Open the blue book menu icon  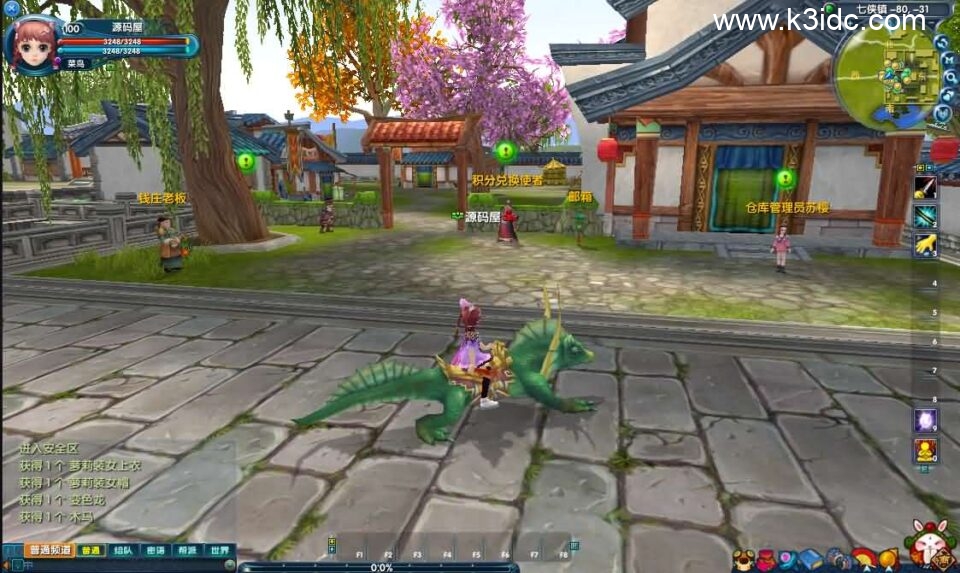pyautogui.click(x=810, y=559)
